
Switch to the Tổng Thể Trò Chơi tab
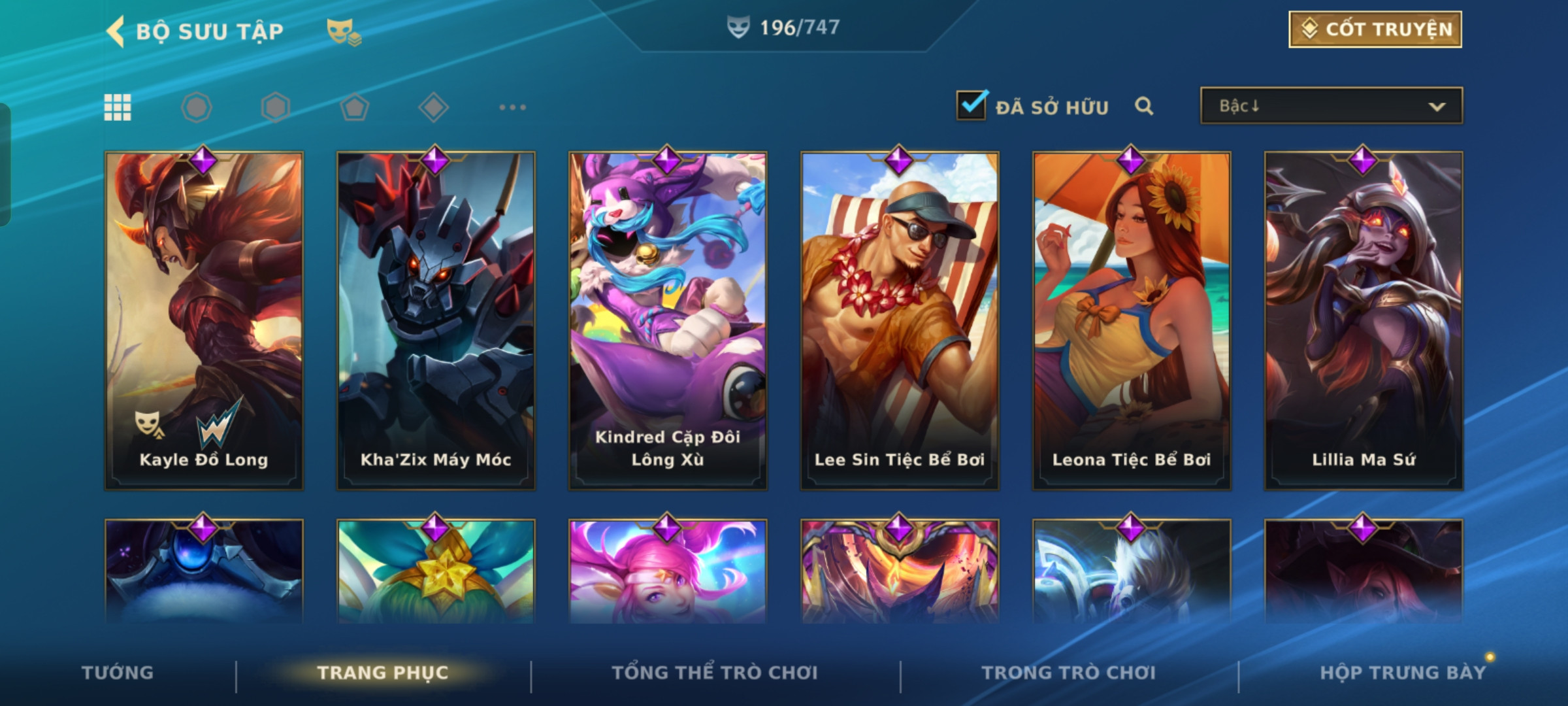point(714,673)
